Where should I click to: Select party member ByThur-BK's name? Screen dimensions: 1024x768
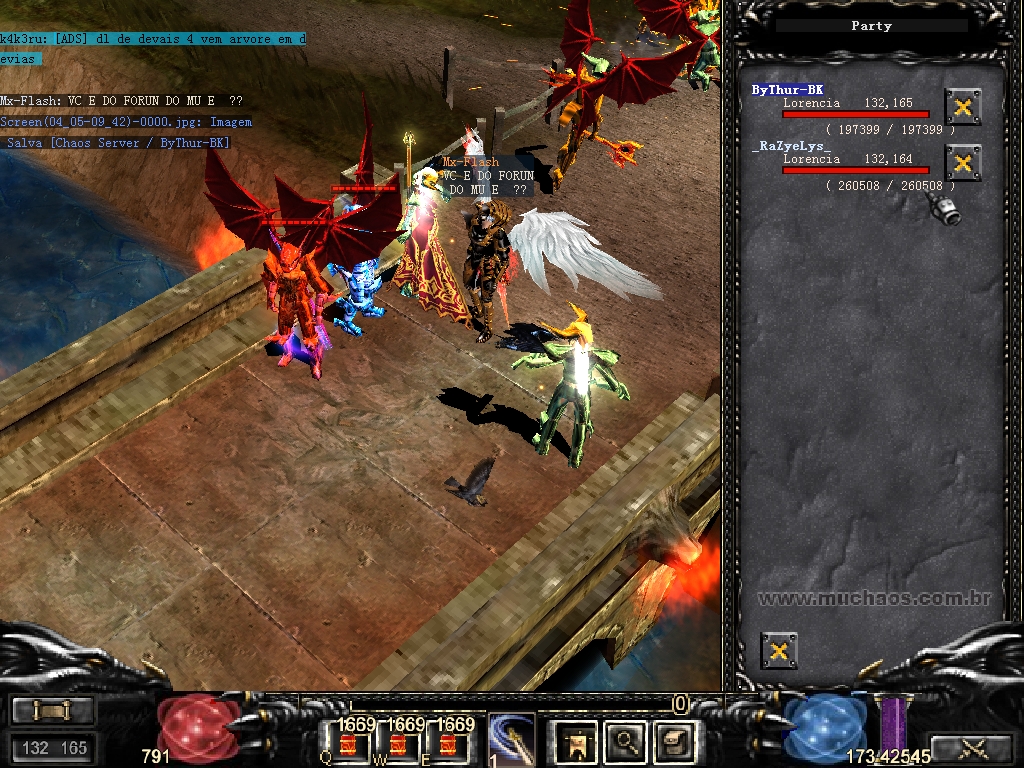click(x=788, y=90)
